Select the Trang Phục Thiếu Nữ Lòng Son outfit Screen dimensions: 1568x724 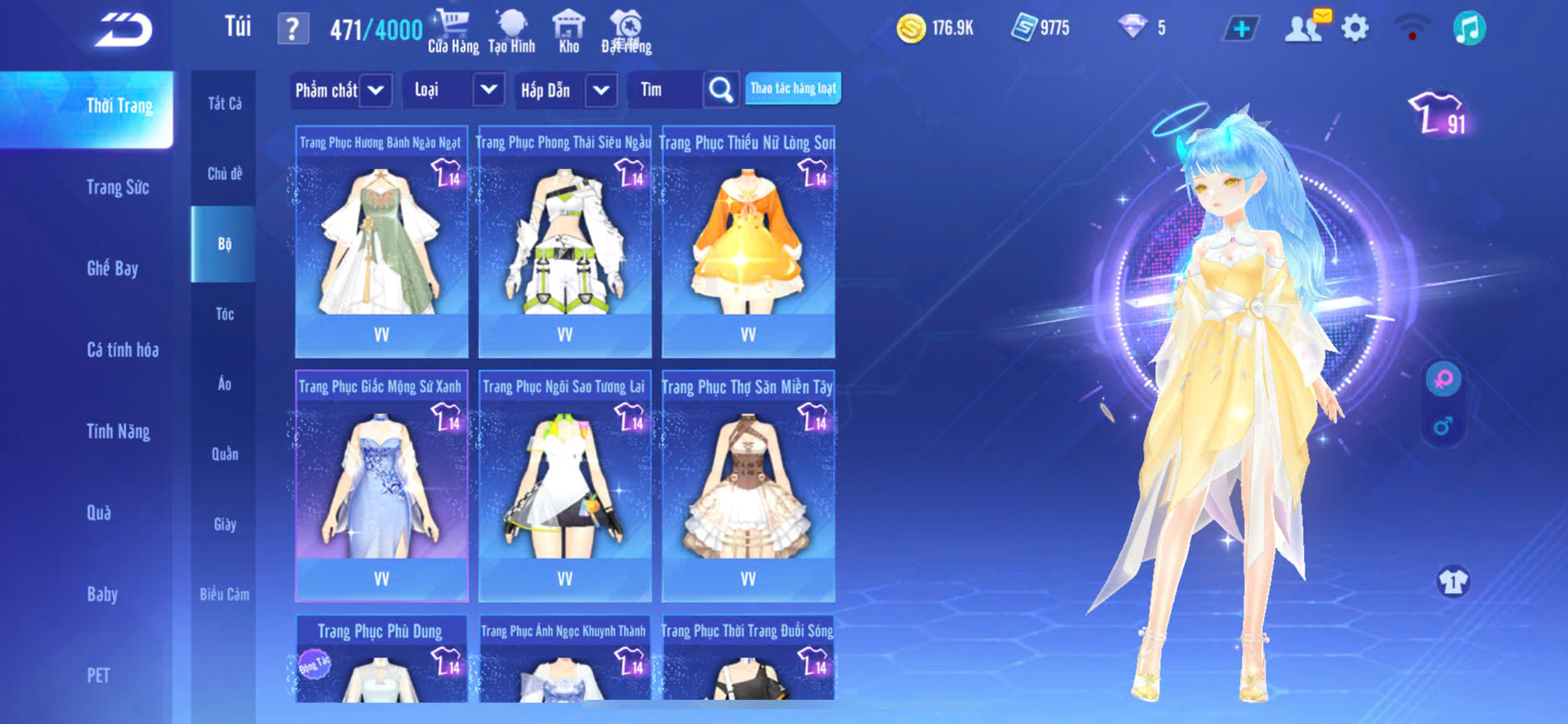point(748,241)
